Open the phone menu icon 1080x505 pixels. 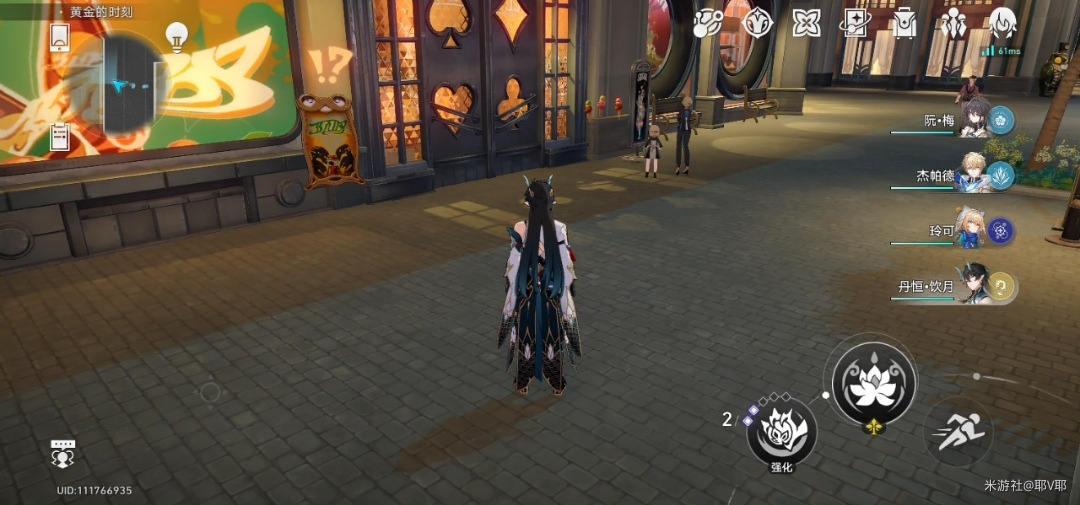tap(59, 36)
